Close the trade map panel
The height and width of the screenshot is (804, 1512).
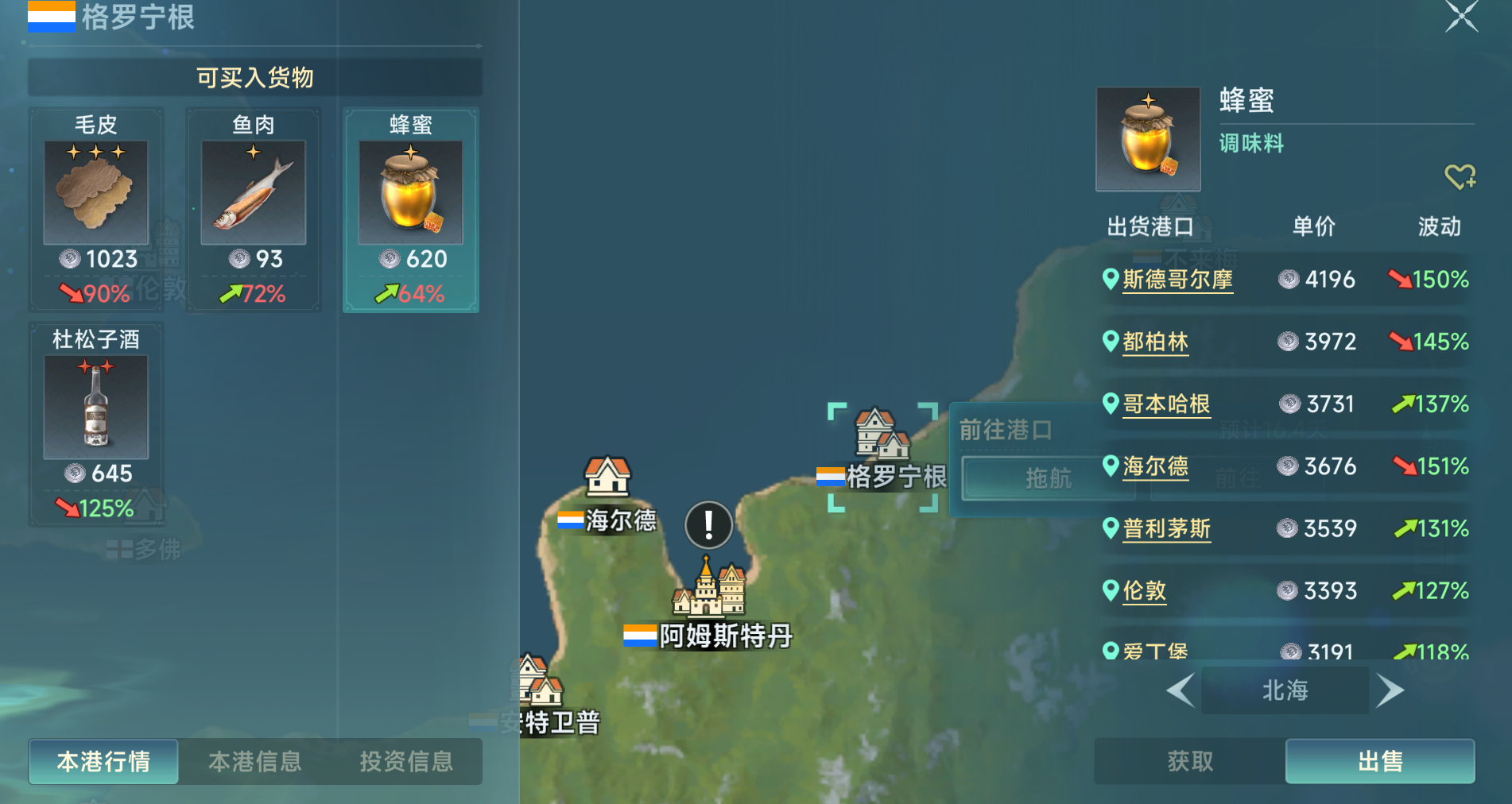tap(1461, 16)
